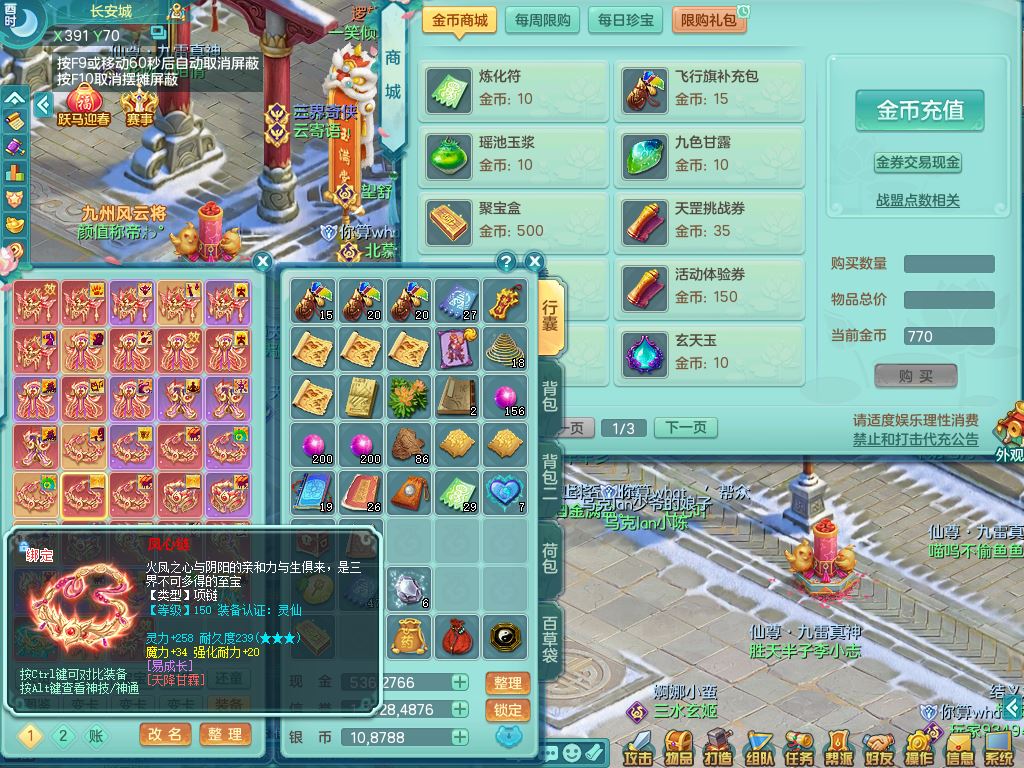Open the 战盟点数相关 link

coord(917,201)
